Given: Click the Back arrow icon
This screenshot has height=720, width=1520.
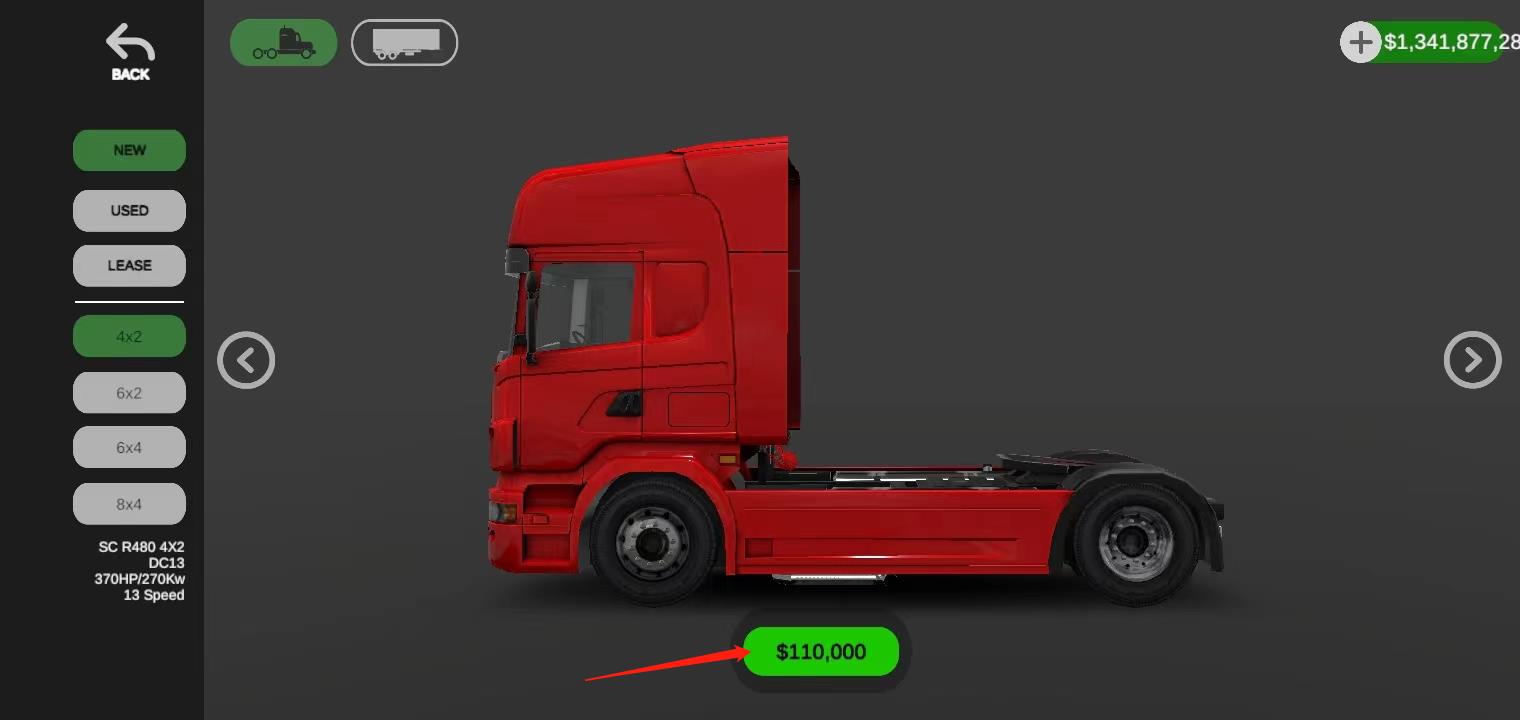Looking at the screenshot, I should coord(128,42).
